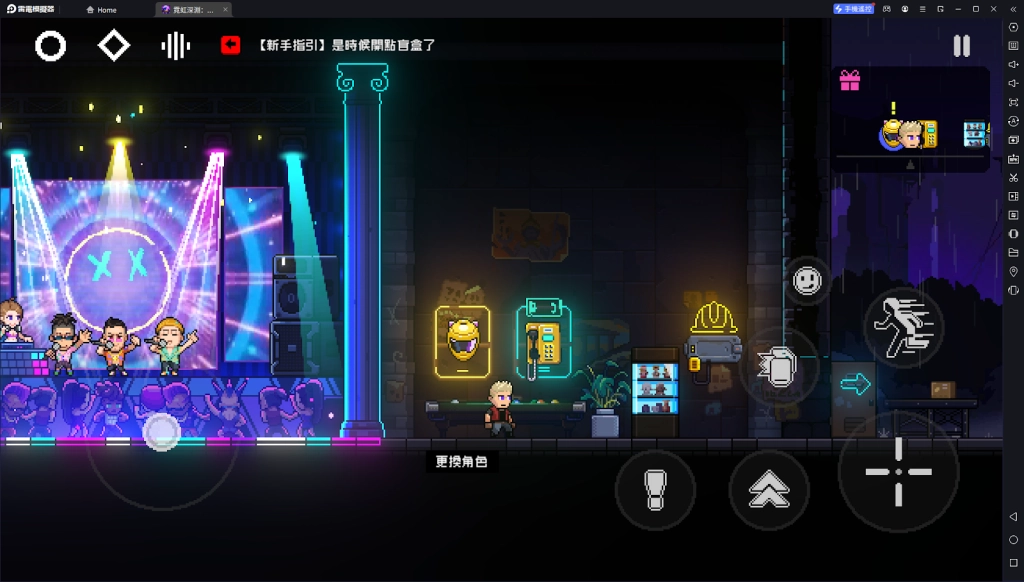Open the diamond icon menu

(x=114, y=46)
